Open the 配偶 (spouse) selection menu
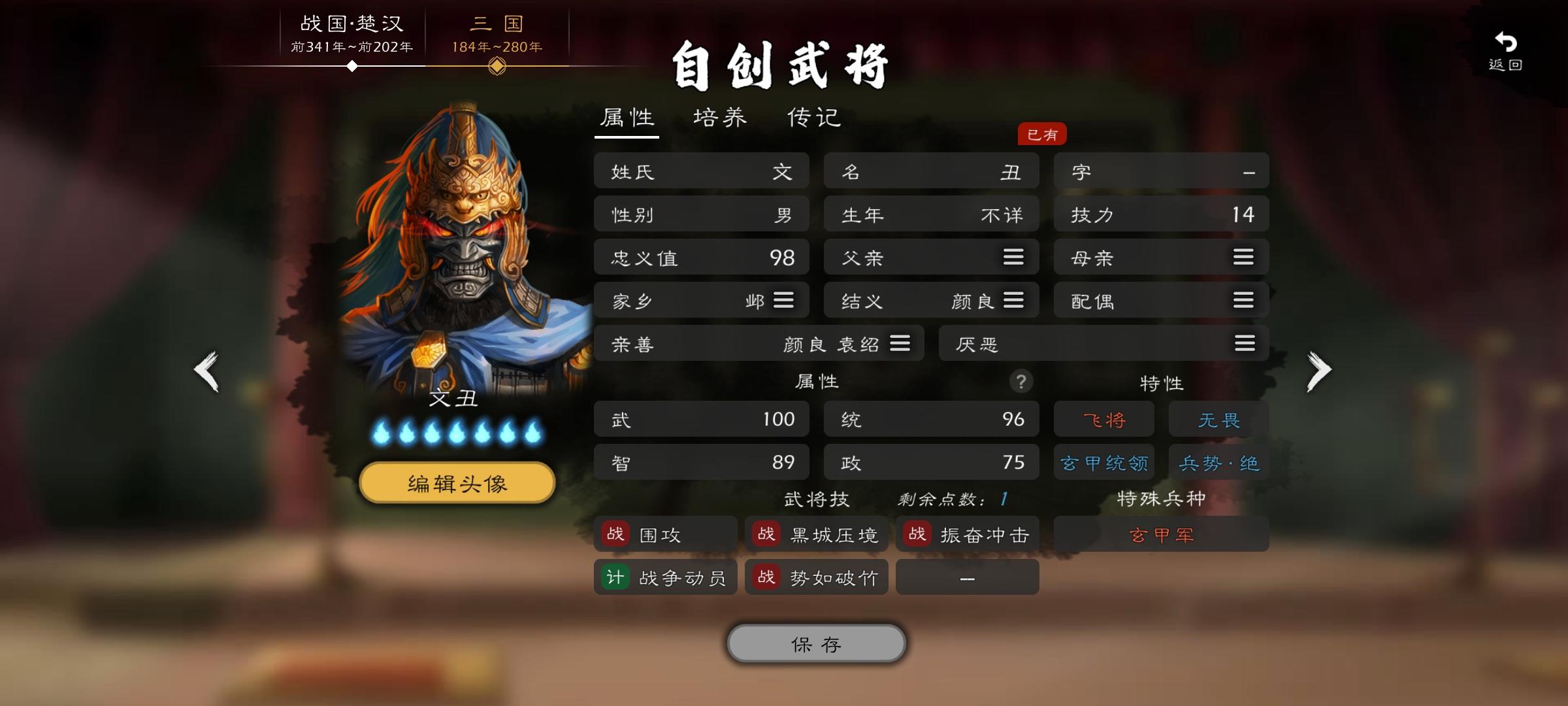The image size is (1568, 706). pyautogui.click(x=1244, y=300)
